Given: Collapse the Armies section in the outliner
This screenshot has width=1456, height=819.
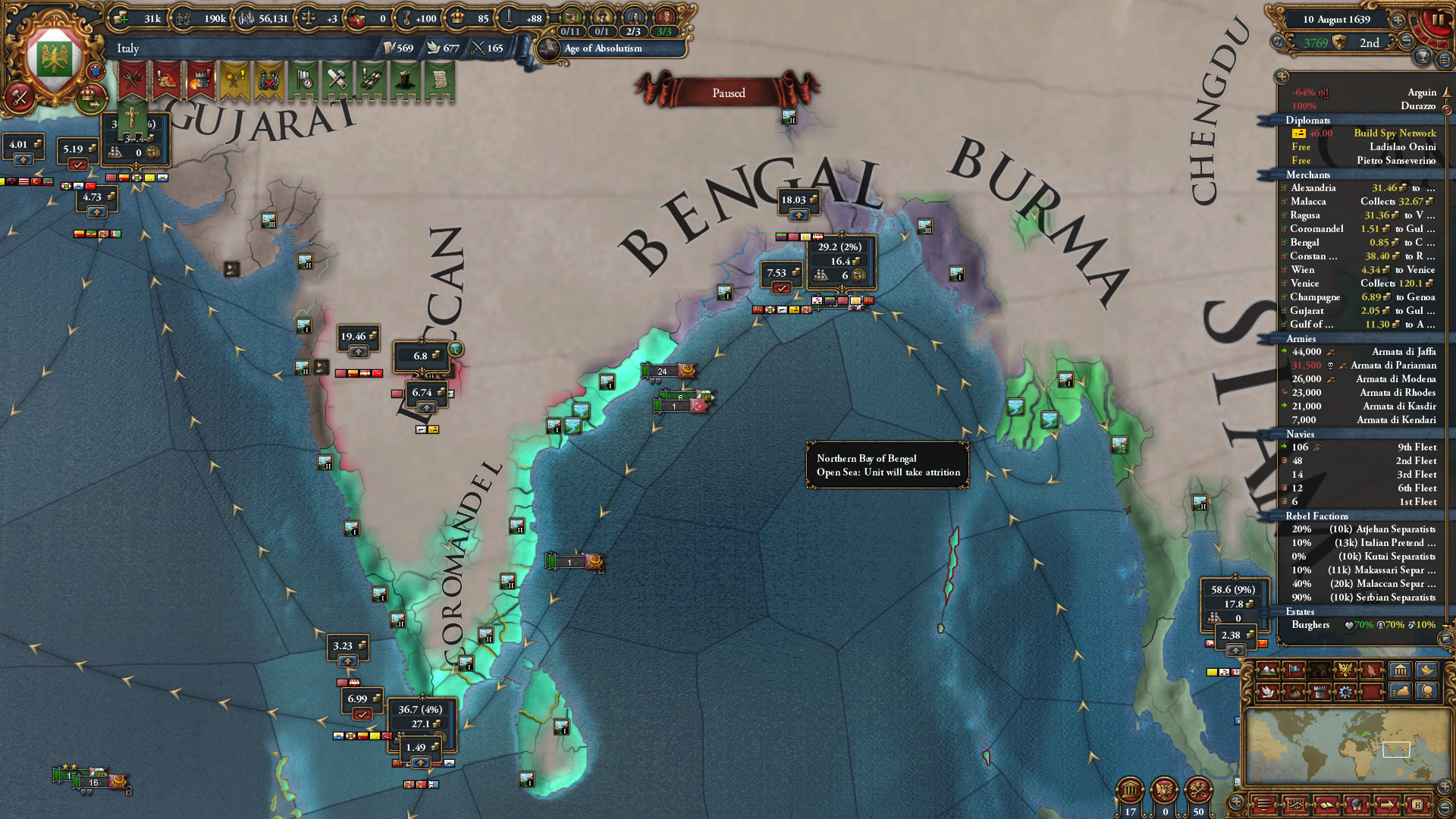Looking at the screenshot, I should (1302, 339).
